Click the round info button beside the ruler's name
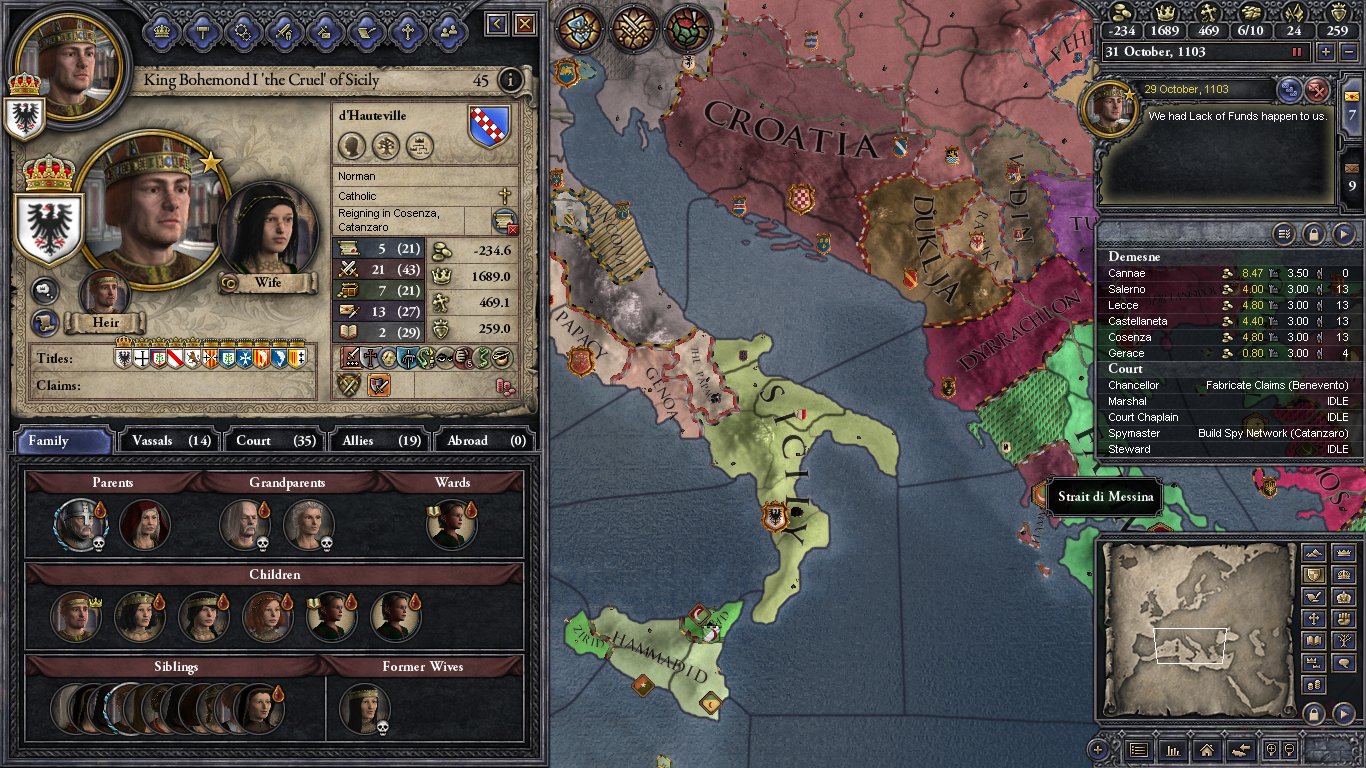Image resolution: width=1366 pixels, height=768 pixels. 510,80
